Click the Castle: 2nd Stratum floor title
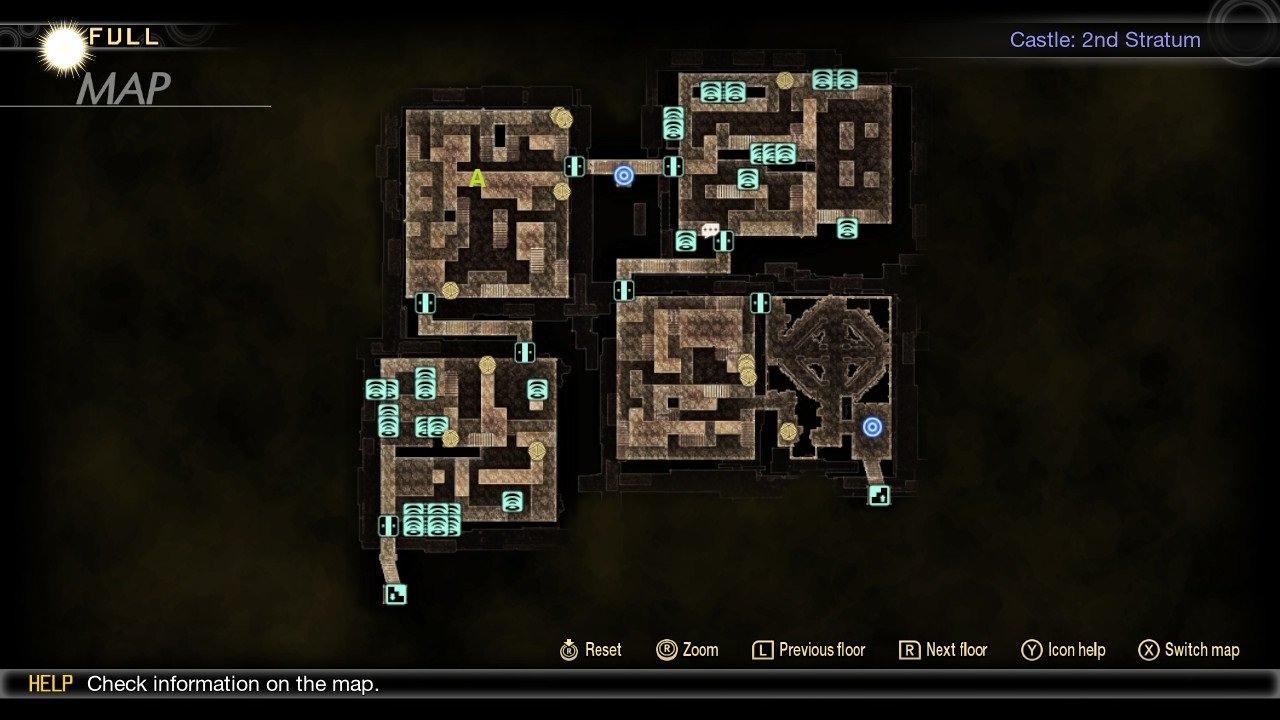 pyautogui.click(x=1104, y=40)
